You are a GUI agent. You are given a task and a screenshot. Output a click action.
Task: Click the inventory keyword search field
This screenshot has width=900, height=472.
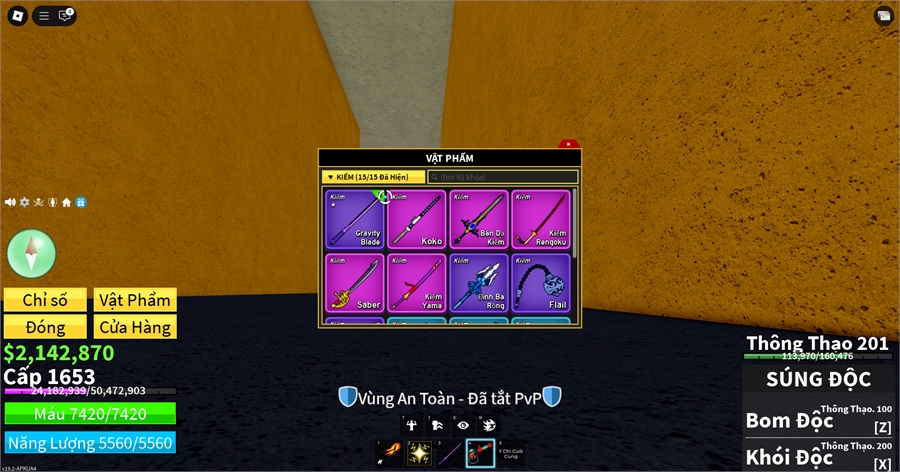[503, 177]
